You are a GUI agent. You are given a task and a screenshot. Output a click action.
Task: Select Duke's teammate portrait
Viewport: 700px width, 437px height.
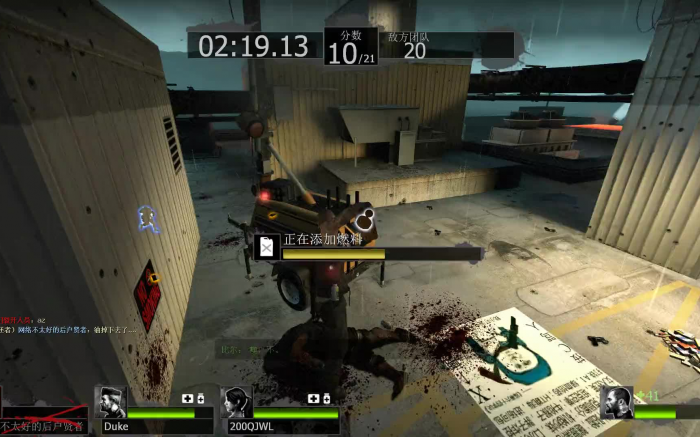[x=112, y=403]
